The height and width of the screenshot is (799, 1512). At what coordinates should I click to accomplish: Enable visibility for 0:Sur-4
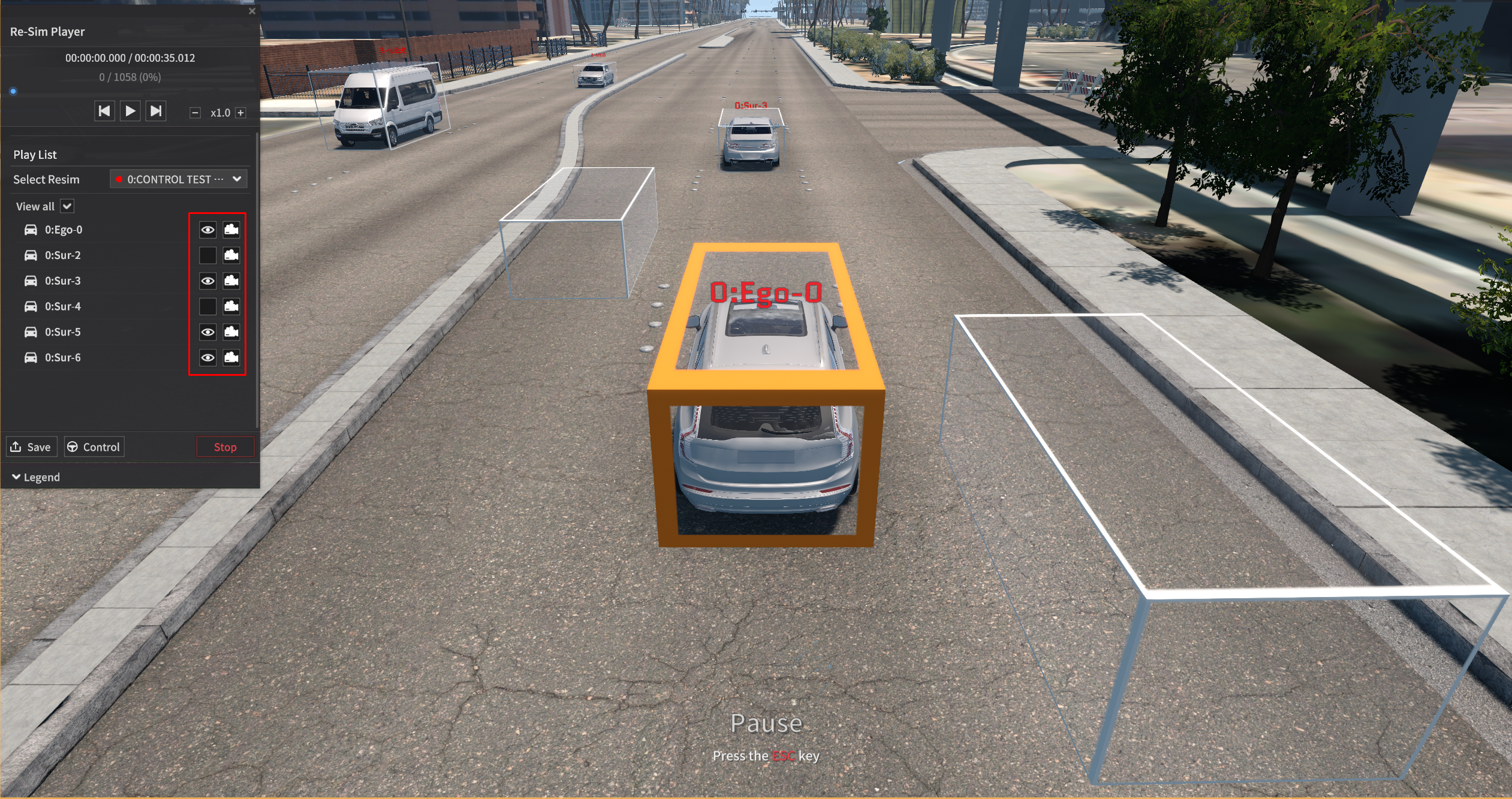click(207, 306)
